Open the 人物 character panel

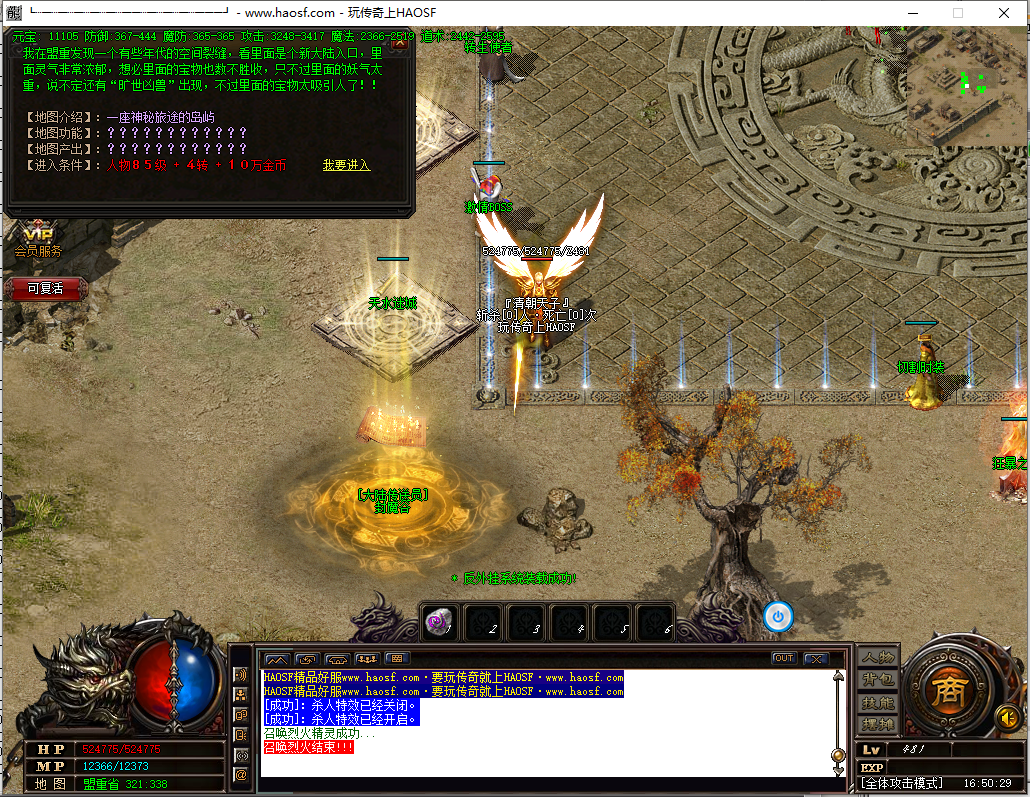click(x=878, y=657)
